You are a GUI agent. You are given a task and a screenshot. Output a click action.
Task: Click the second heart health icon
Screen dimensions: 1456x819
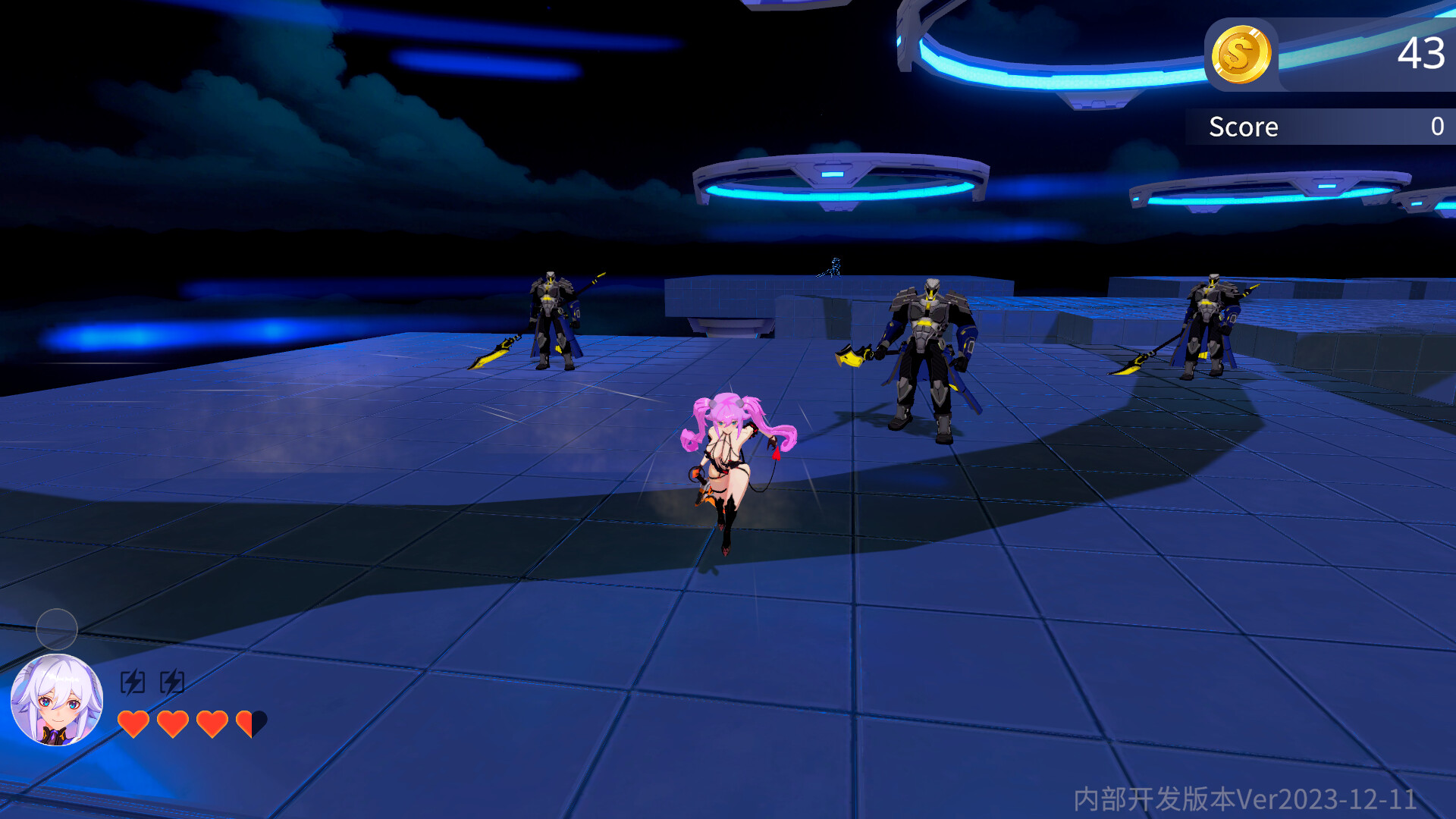[x=173, y=723]
